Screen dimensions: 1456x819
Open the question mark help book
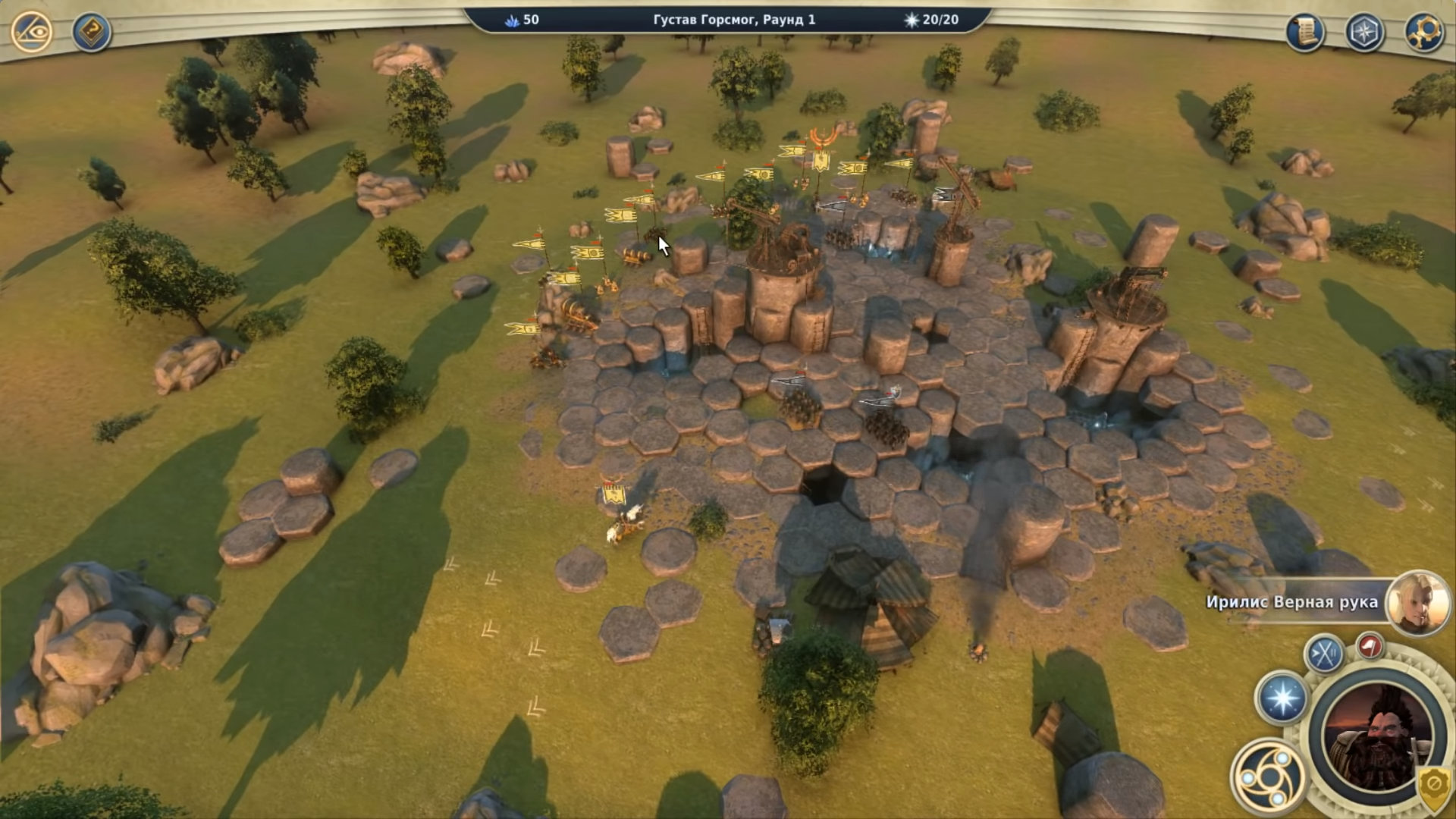pyautogui.click(x=91, y=33)
